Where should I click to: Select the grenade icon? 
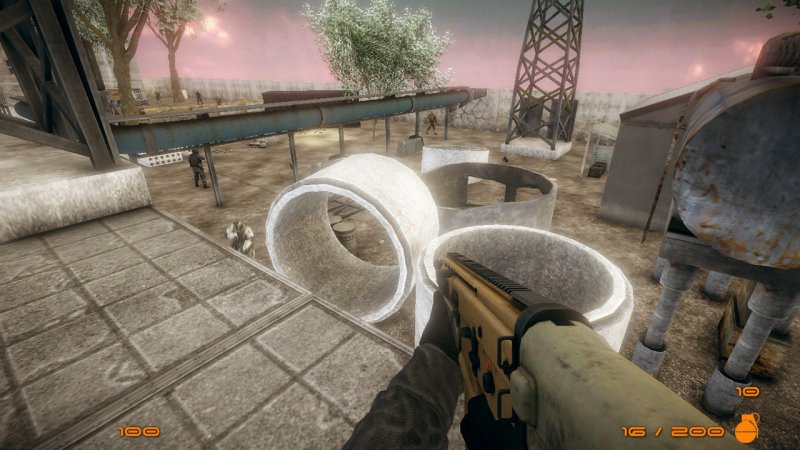[747, 428]
